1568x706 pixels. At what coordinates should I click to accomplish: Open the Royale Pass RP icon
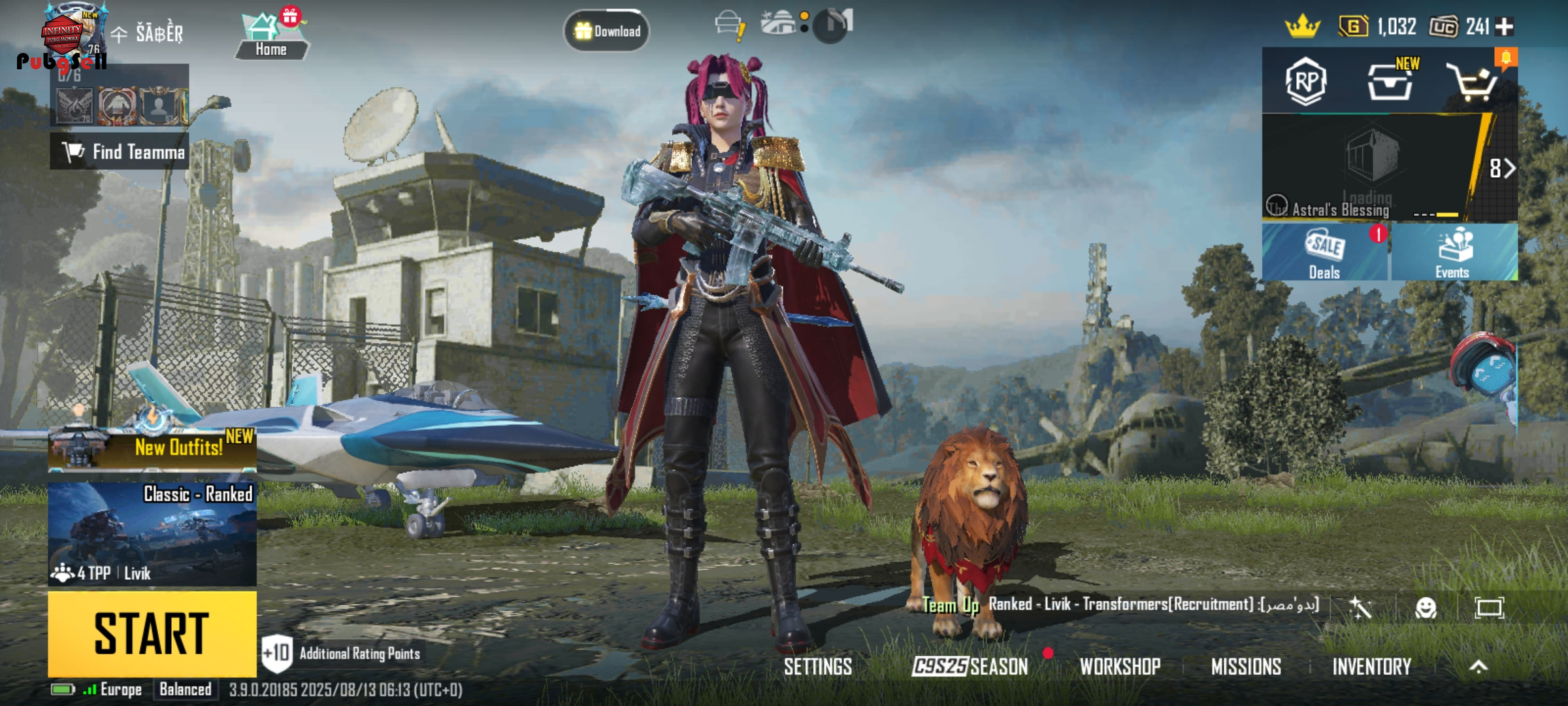(1305, 82)
